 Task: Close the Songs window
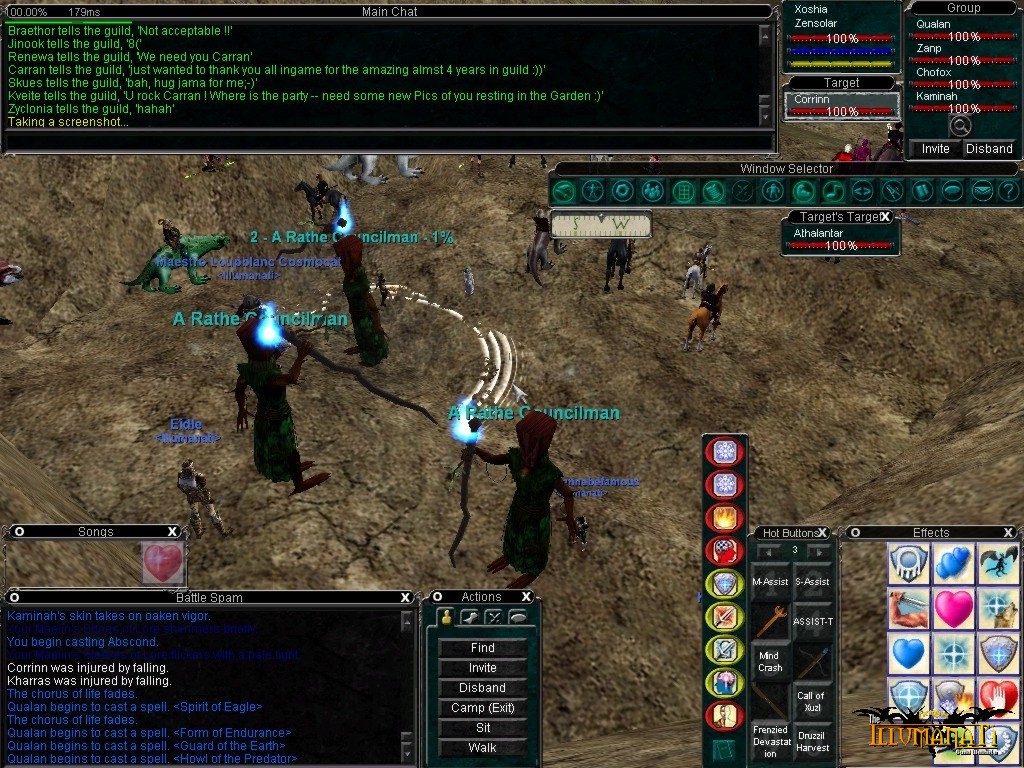click(172, 532)
